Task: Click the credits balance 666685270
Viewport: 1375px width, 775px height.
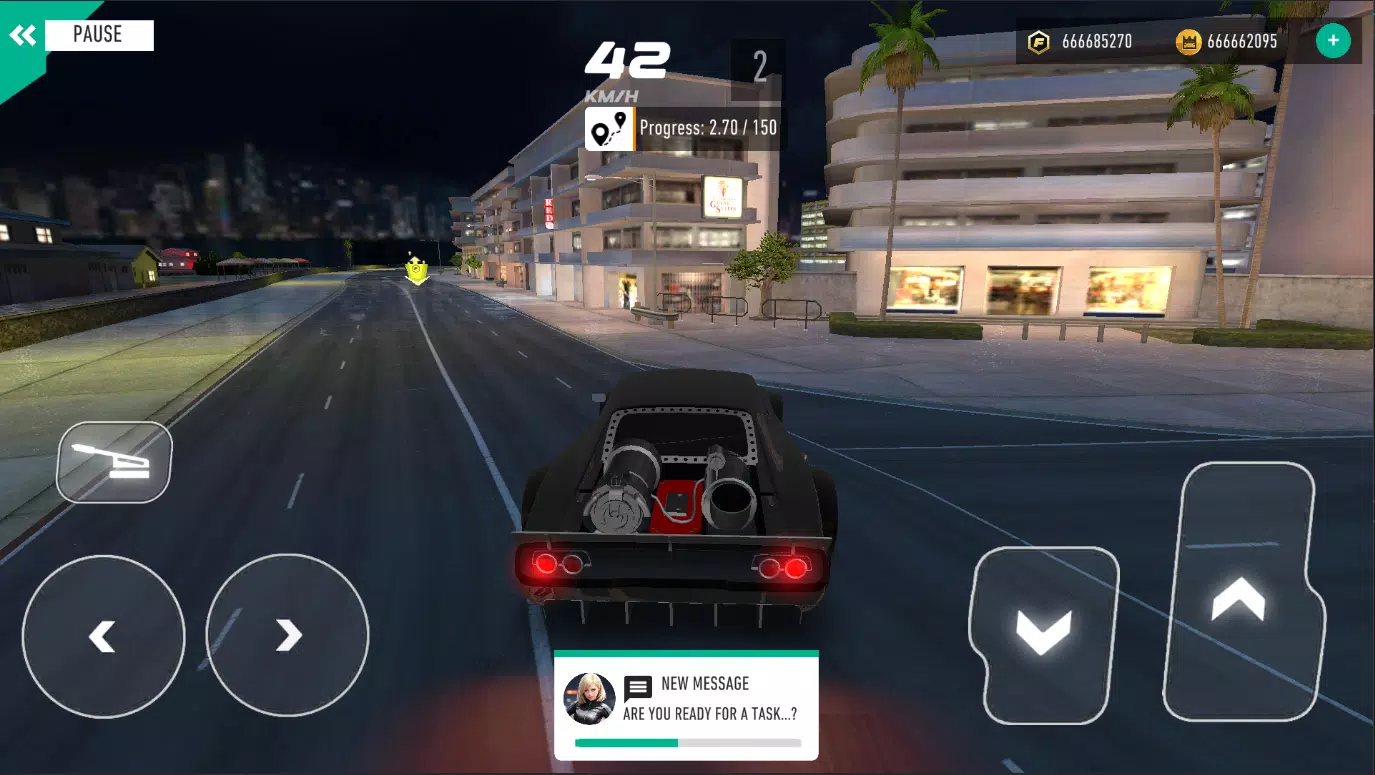Action: 1095,41
